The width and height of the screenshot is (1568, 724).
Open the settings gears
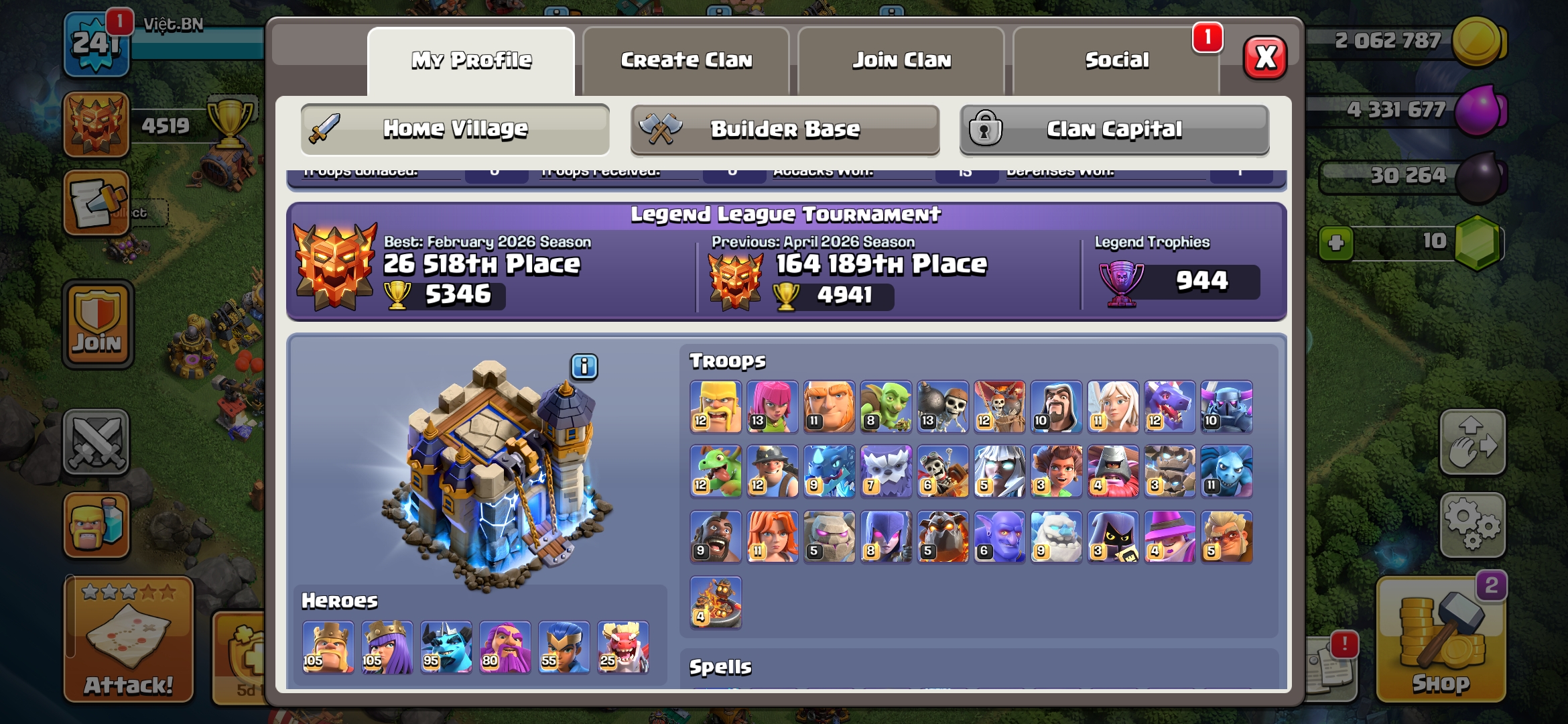(x=1472, y=525)
